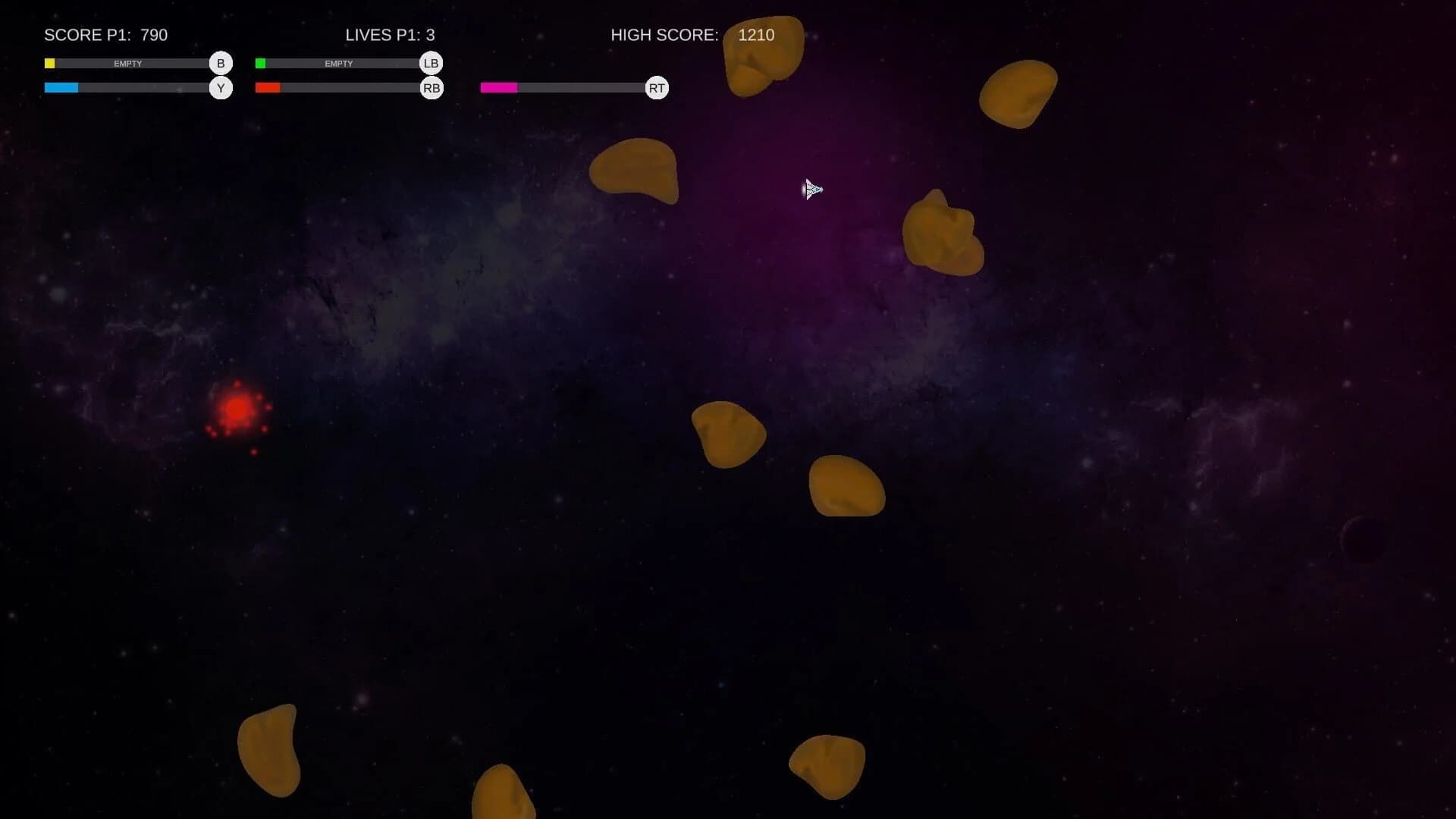Select the RB button weapon badge
Screen dimensions: 1456x819
[431, 88]
